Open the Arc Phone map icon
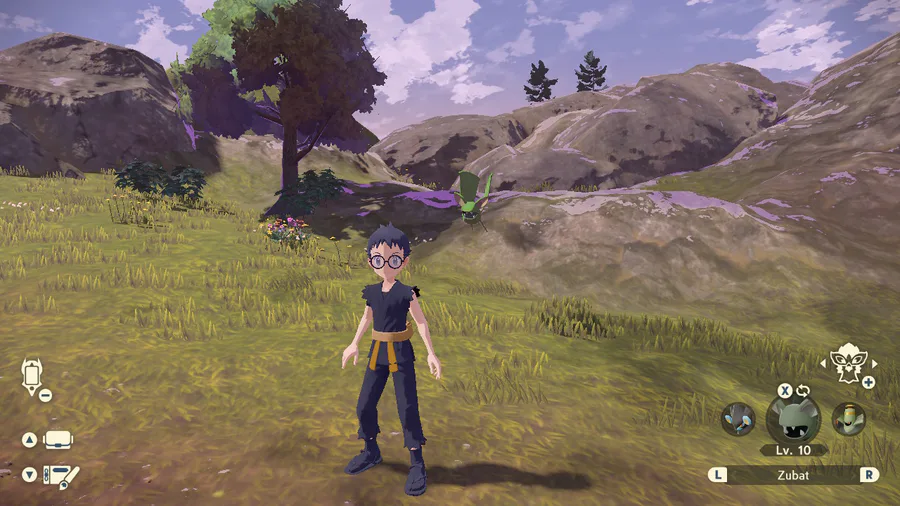The image size is (900, 506). 31,377
